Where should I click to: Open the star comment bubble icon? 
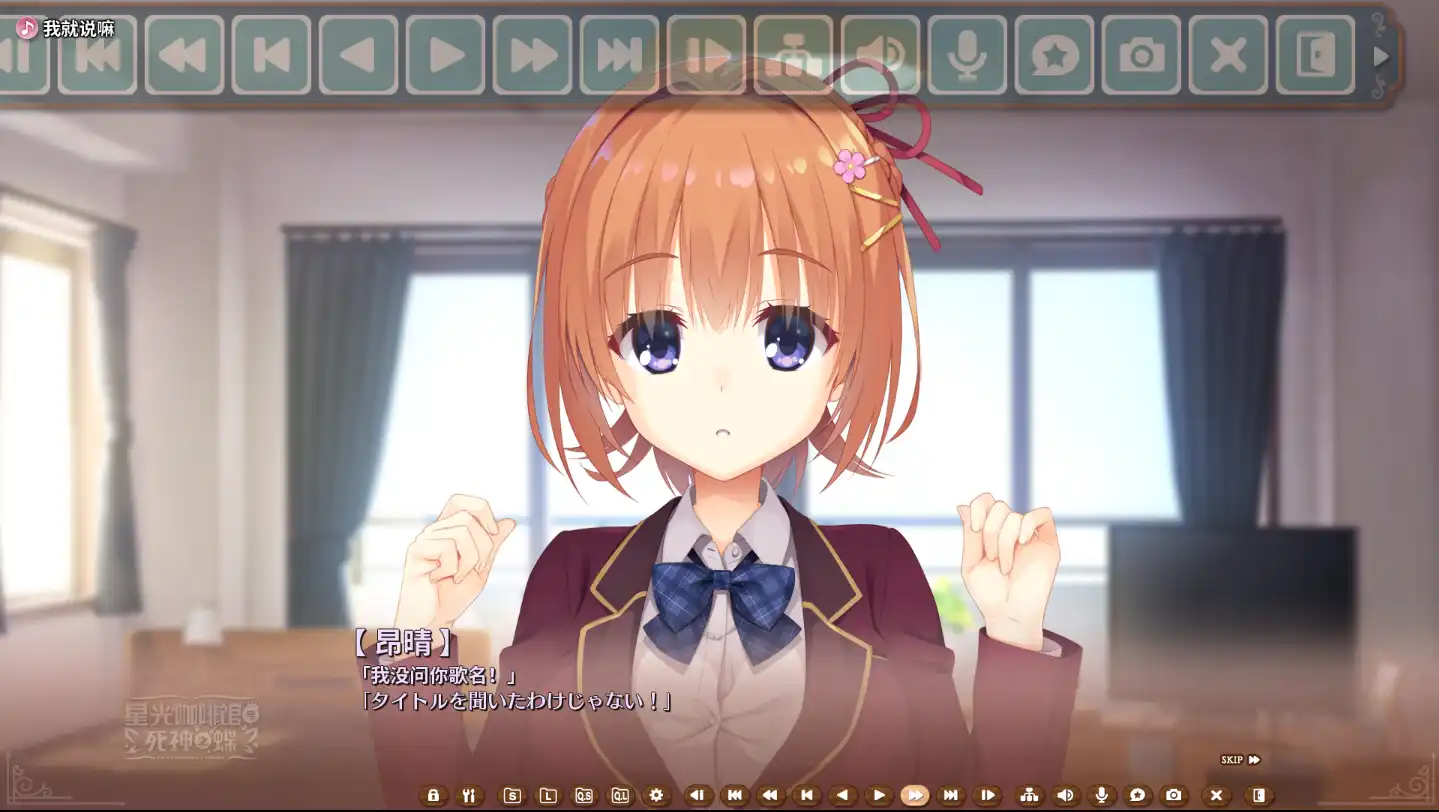[1137, 795]
